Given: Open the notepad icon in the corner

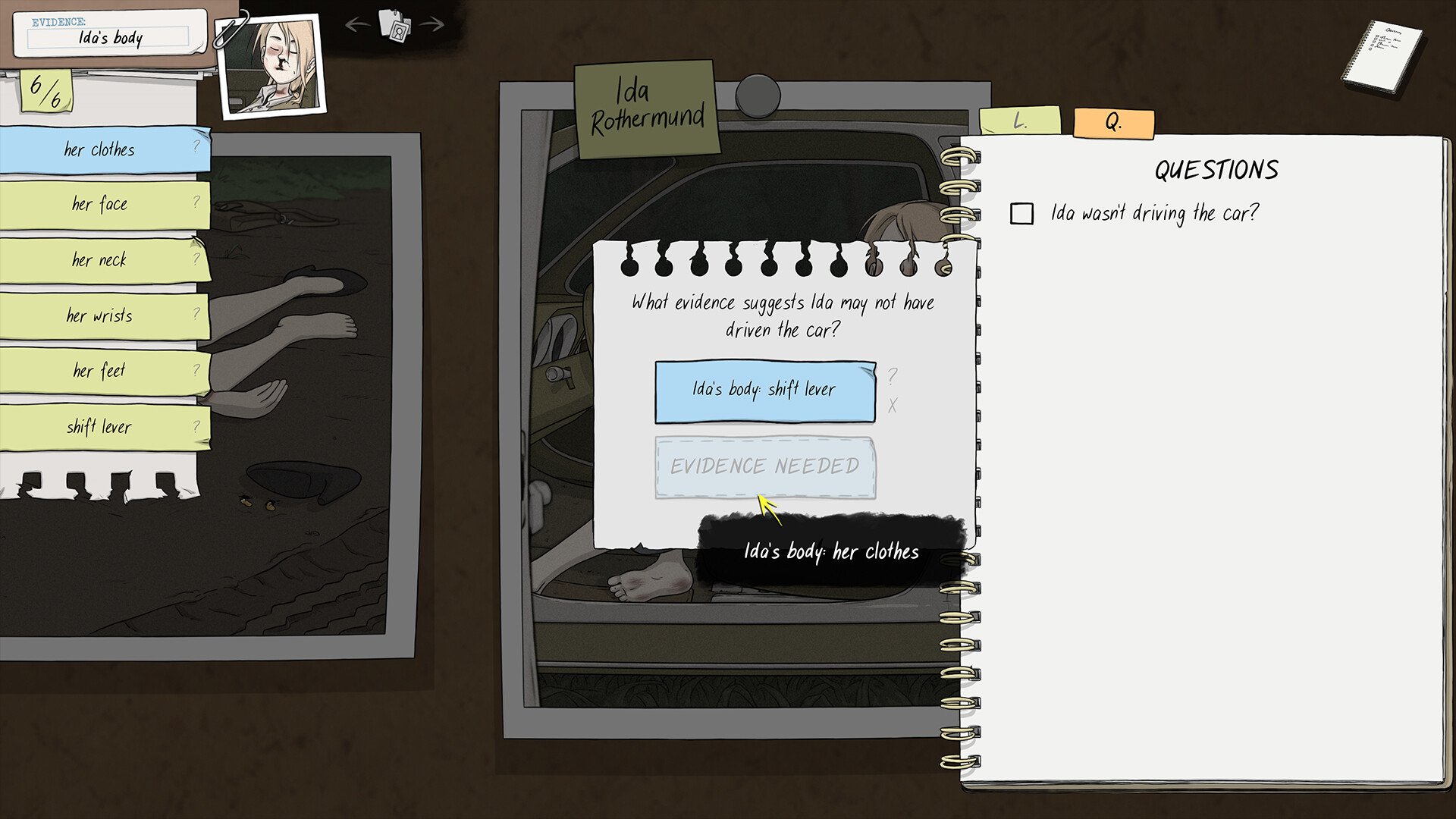Looking at the screenshot, I should pyautogui.click(x=1382, y=57).
